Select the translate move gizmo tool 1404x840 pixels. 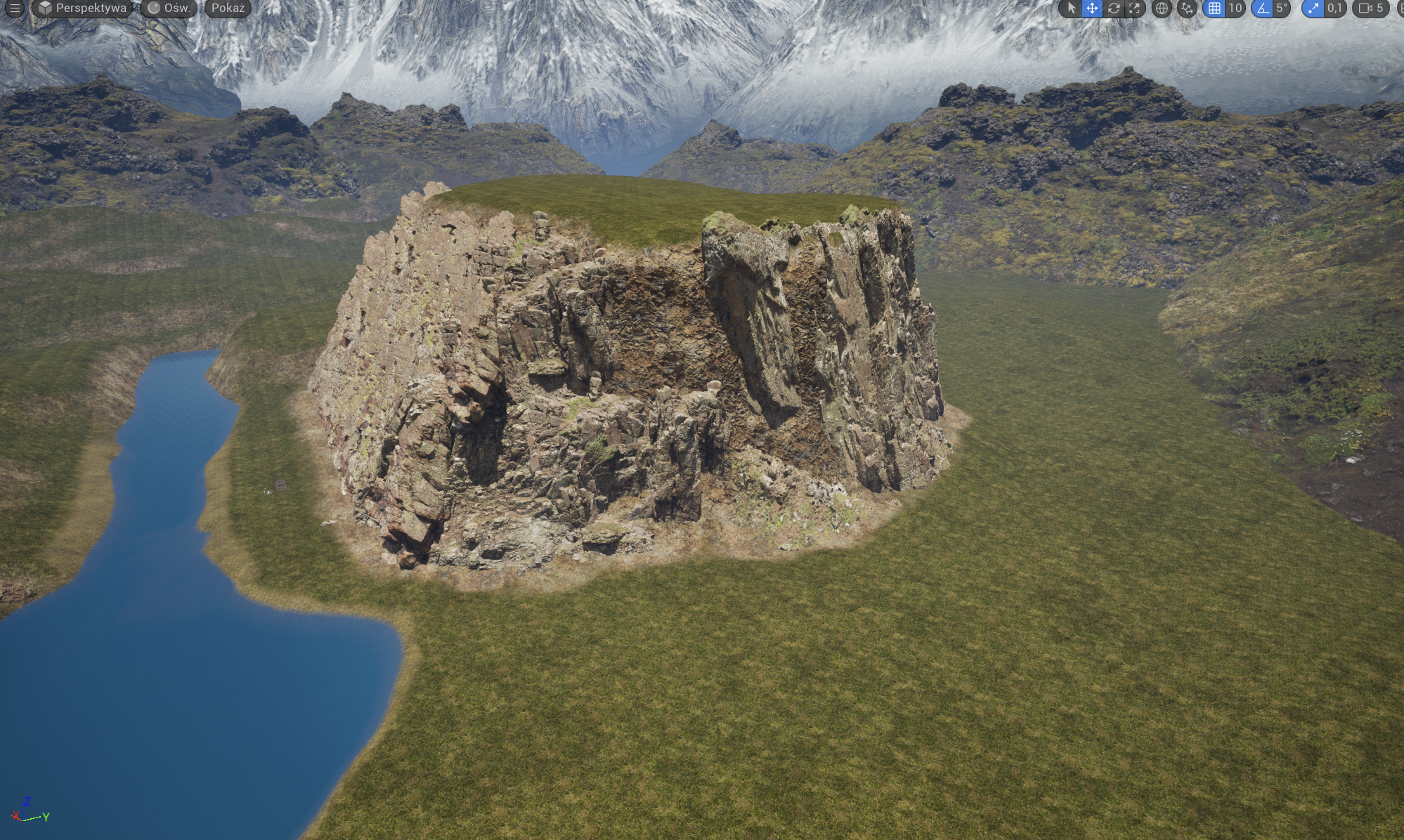pos(1092,8)
